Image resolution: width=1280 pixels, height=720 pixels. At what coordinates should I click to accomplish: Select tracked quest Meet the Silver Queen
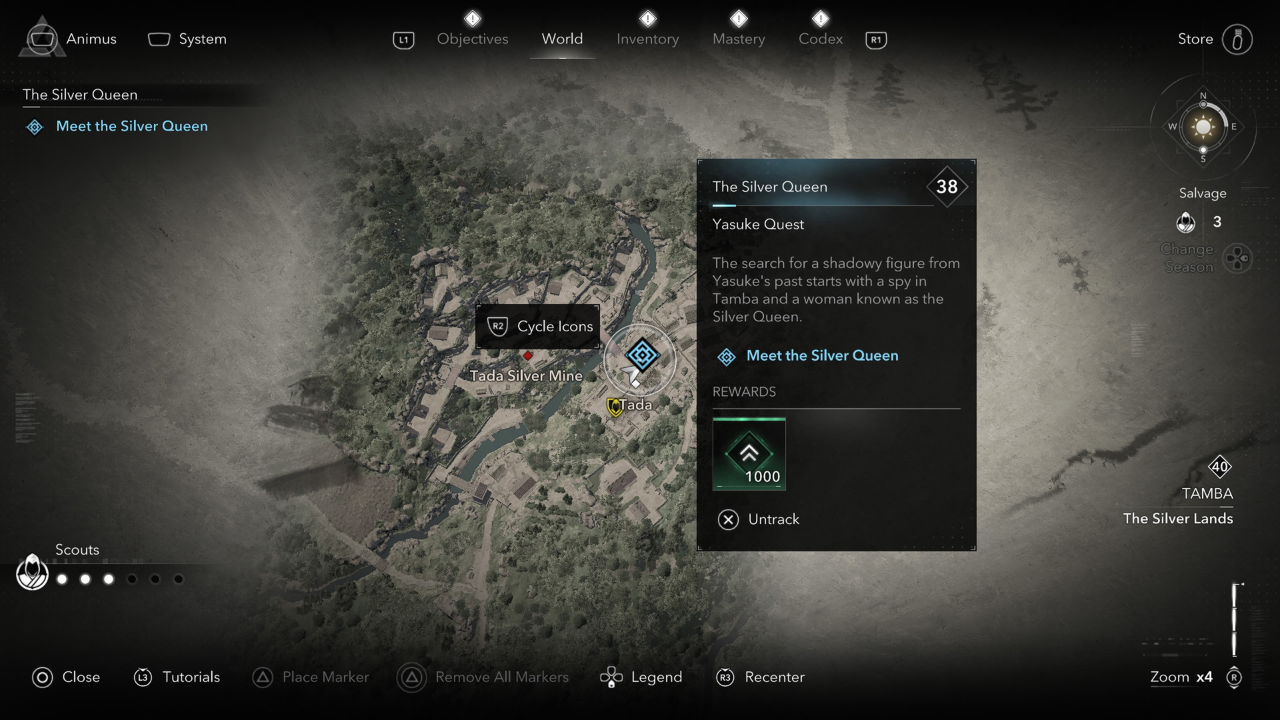[x=131, y=126]
